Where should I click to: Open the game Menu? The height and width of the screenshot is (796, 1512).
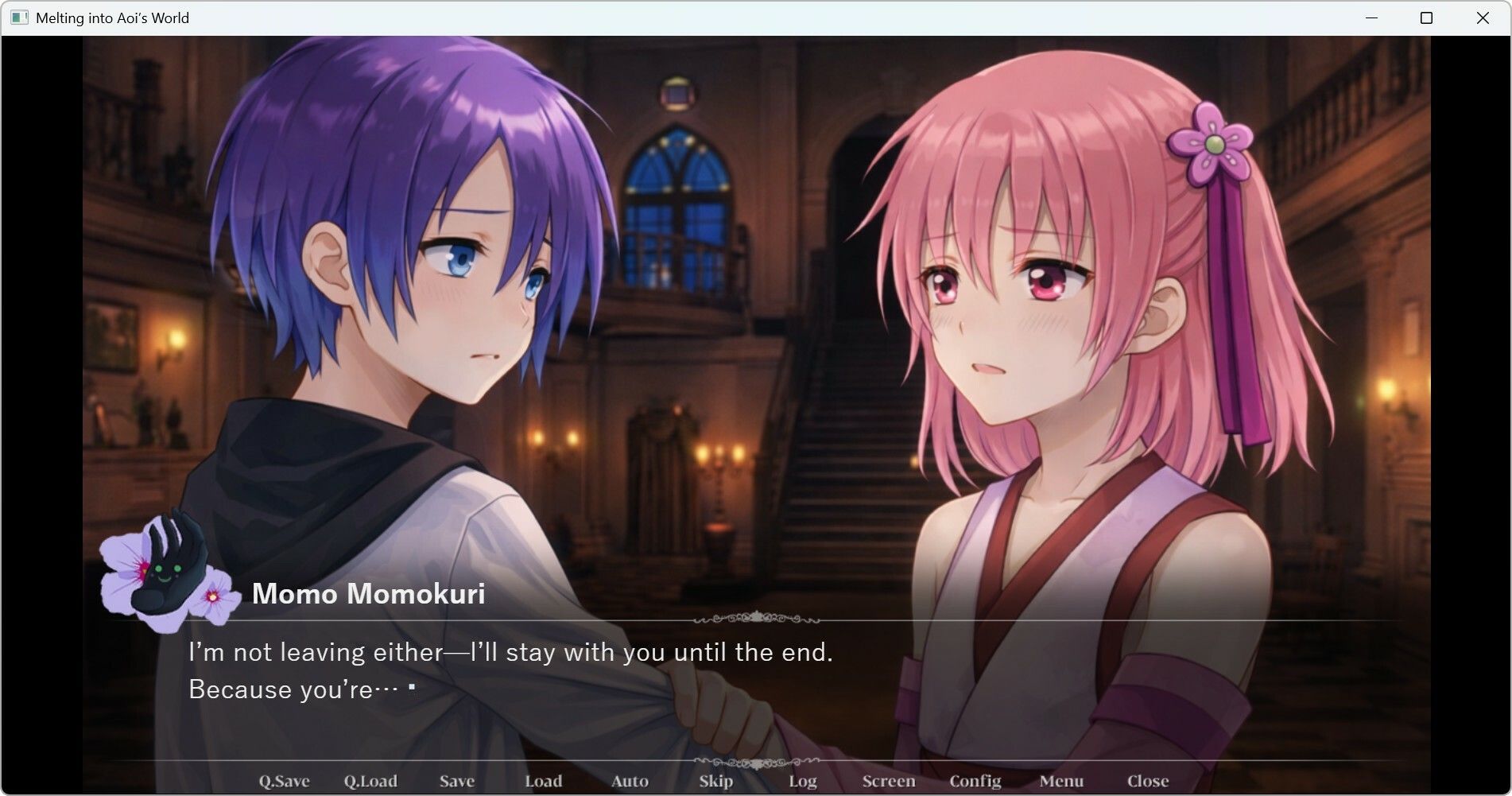coord(1061,781)
